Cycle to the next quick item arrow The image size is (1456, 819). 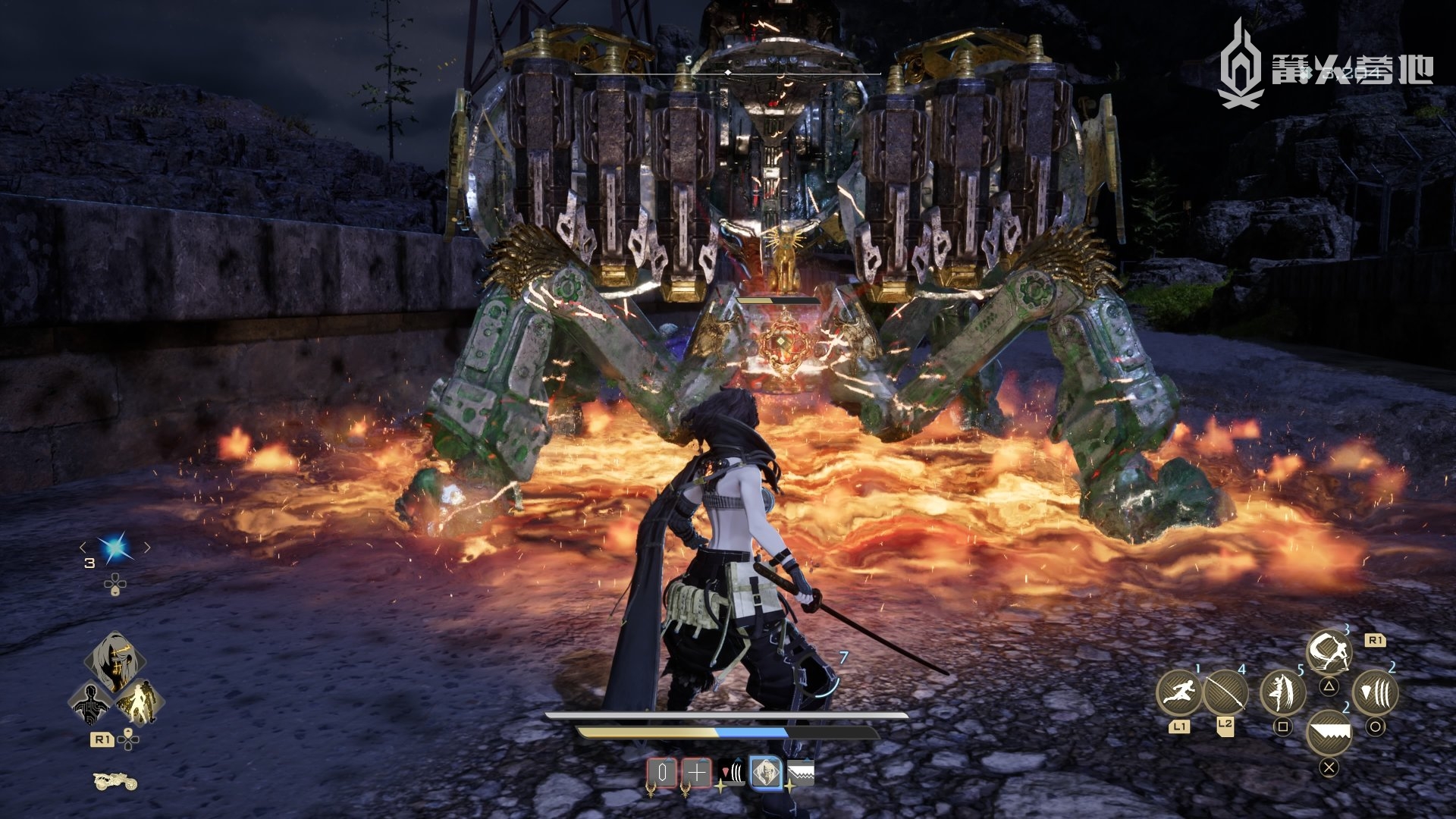[147, 548]
